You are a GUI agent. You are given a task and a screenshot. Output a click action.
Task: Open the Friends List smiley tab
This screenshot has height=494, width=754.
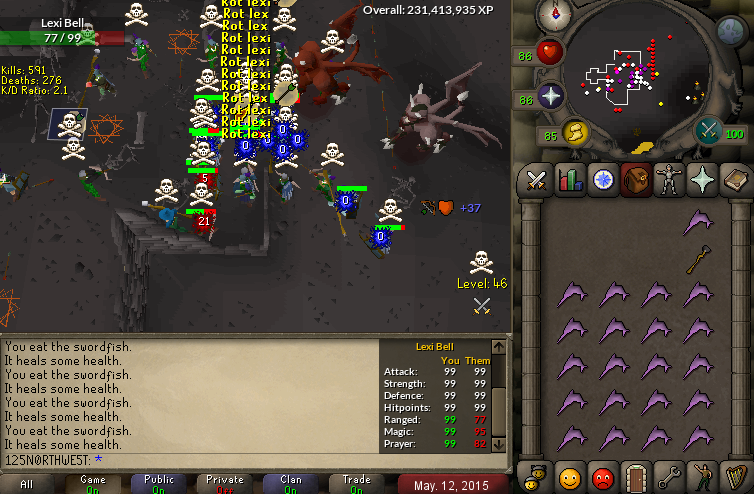tap(569, 475)
